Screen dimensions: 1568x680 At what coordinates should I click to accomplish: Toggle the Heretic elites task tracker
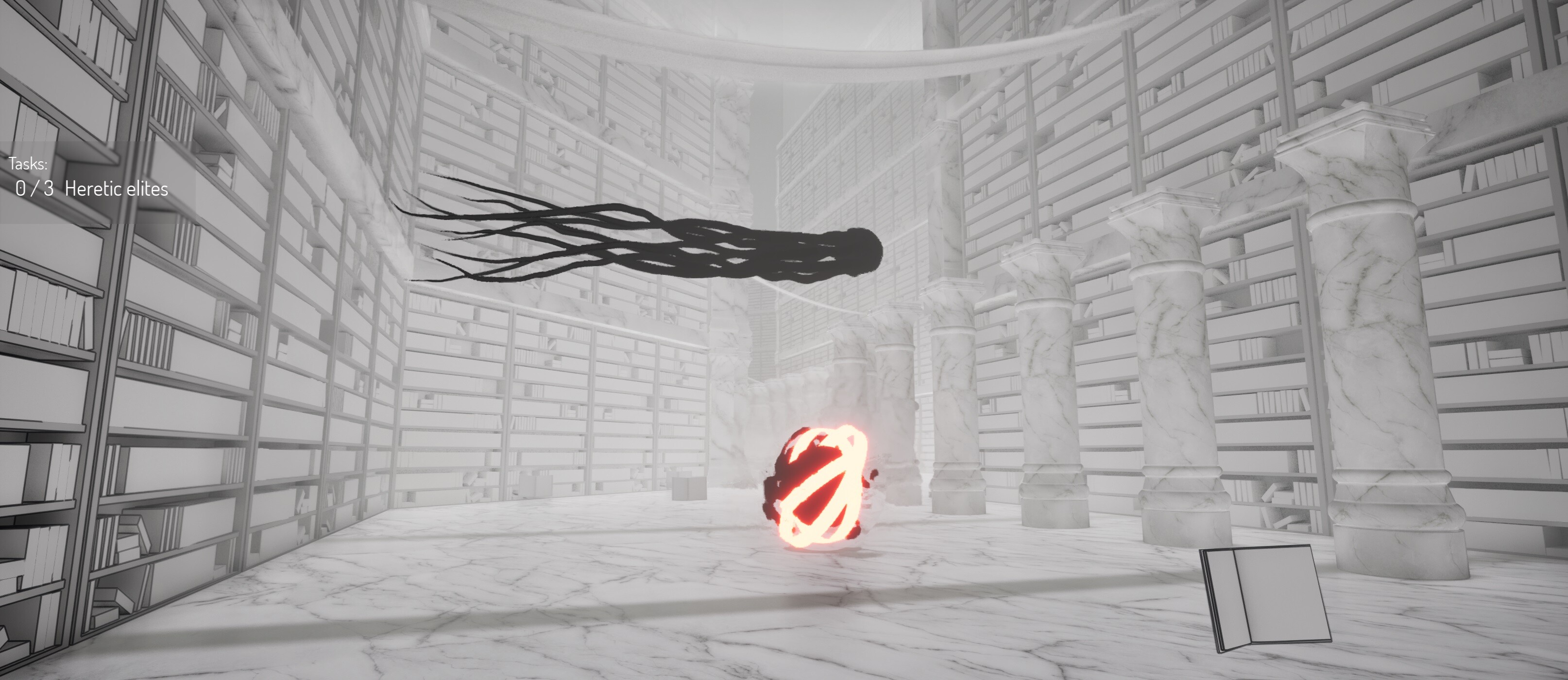click(x=91, y=189)
